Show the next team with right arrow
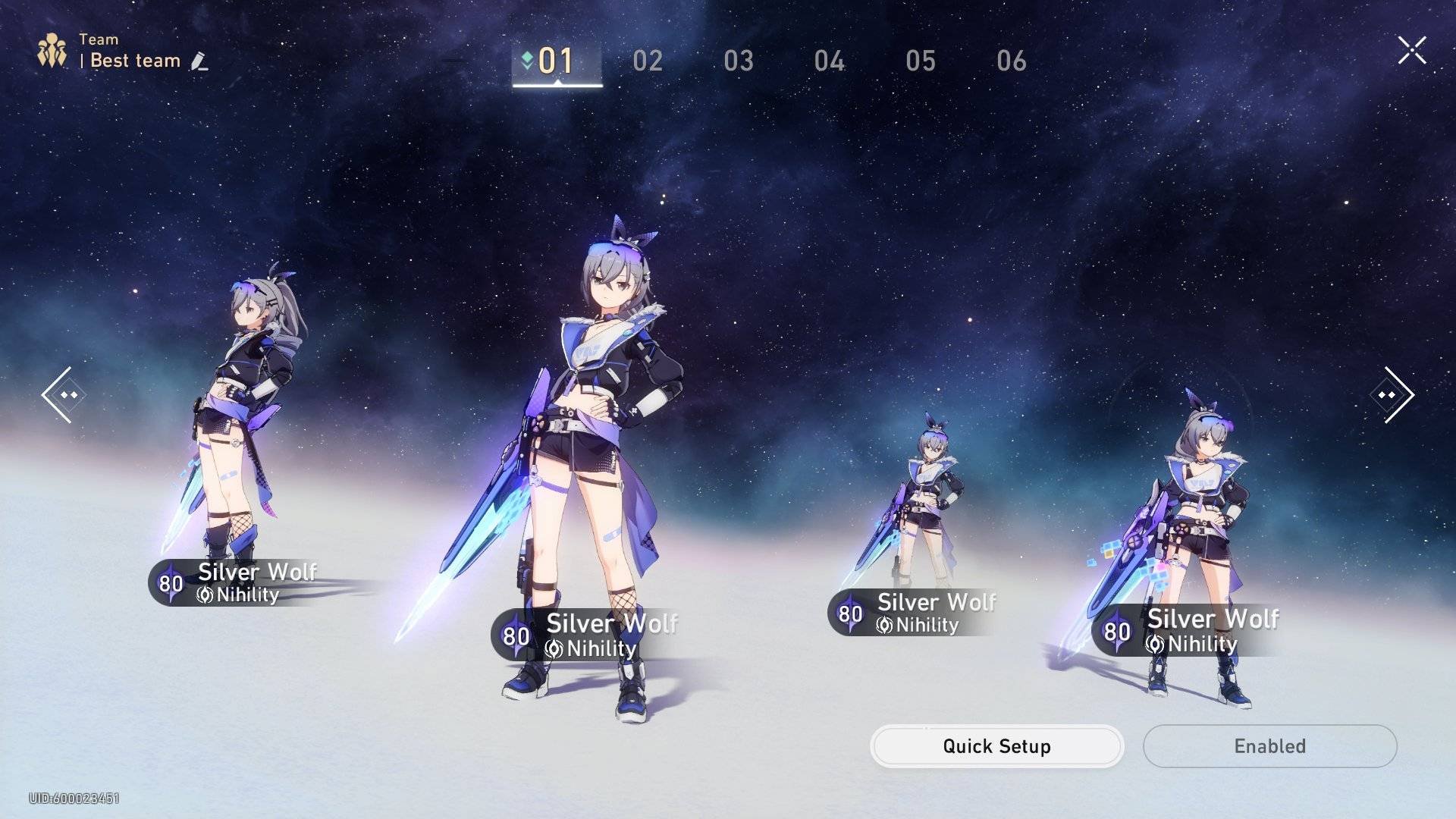Image resolution: width=1456 pixels, height=819 pixels. [x=1394, y=394]
